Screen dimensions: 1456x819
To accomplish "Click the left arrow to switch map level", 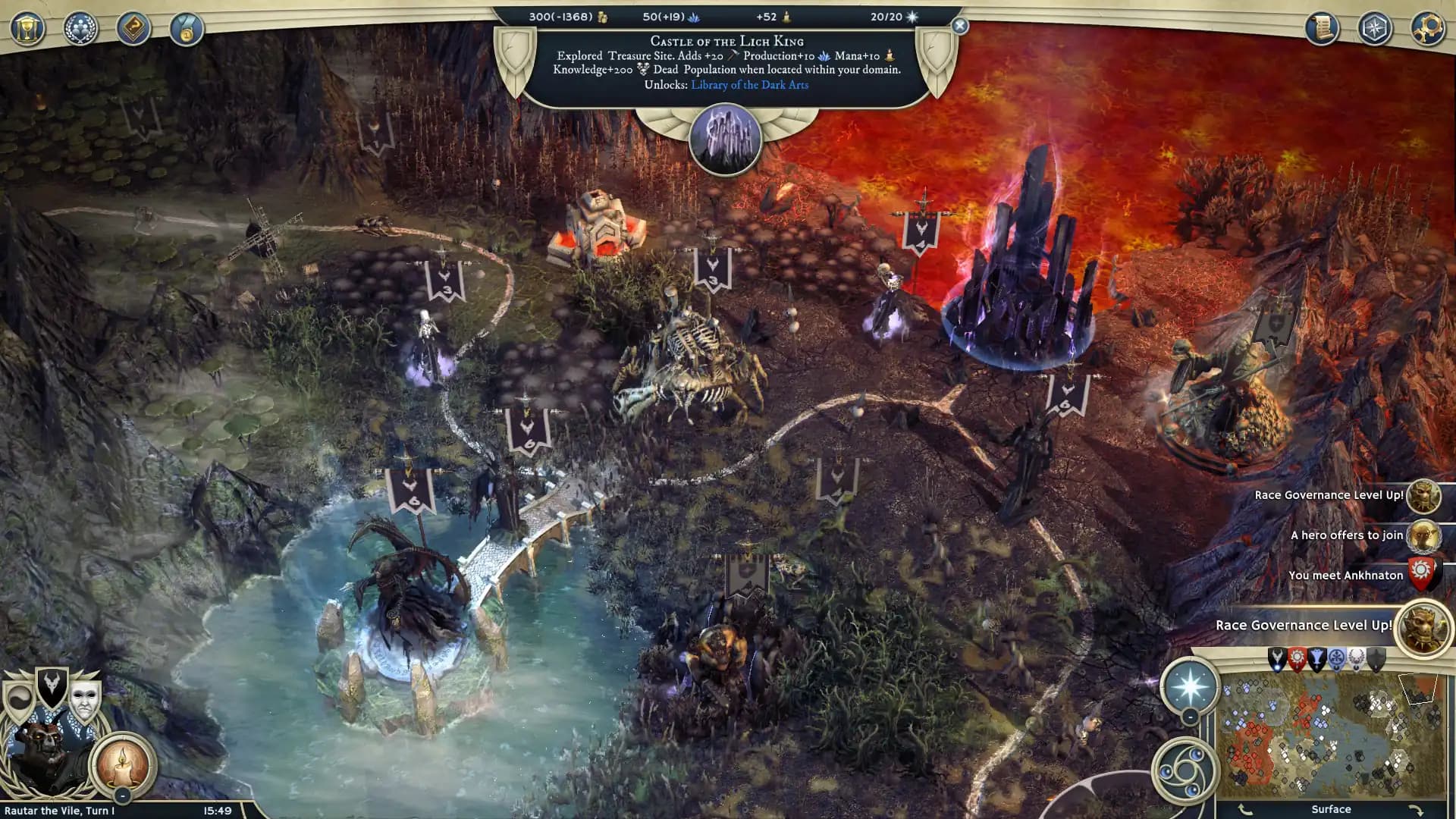I will (1244, 809).
